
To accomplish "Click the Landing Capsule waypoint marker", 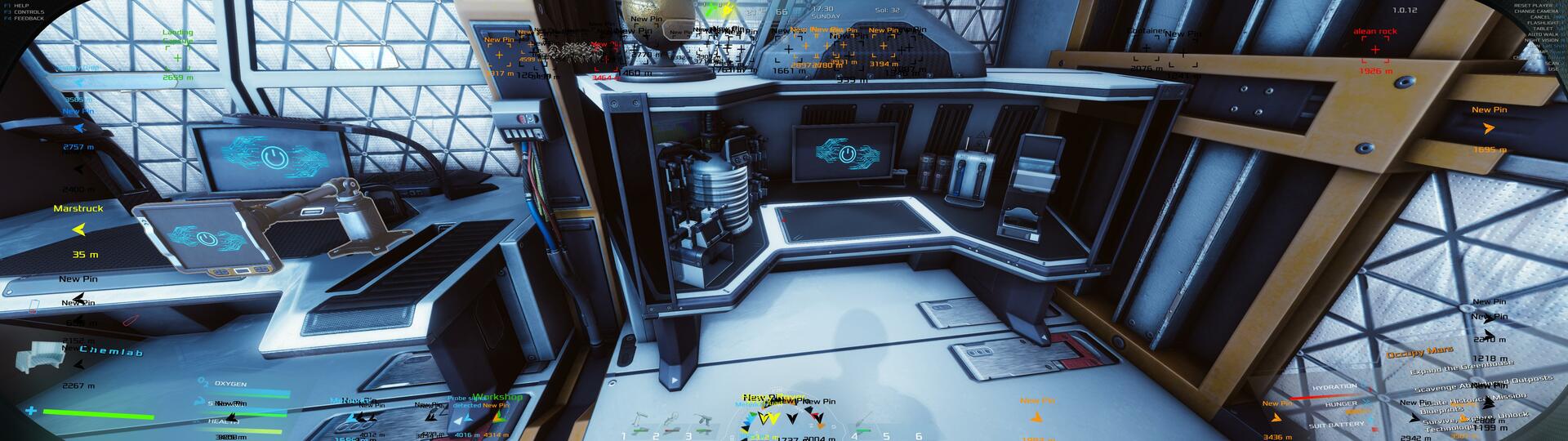I will tap(177, 57).
